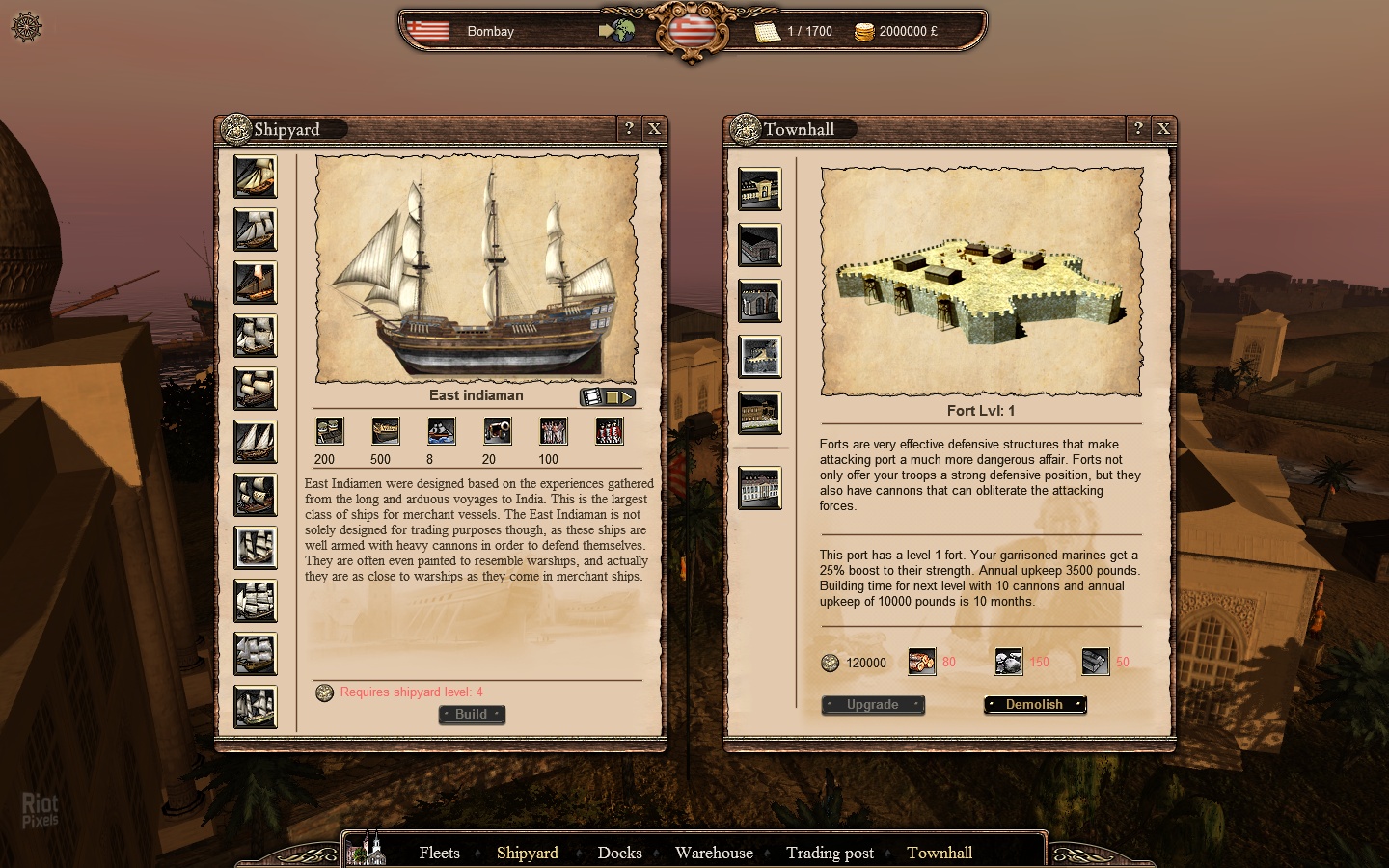Viewport: 1389px width, 868px height.
Task: Select the first ship type thumbnail
Action: point(256,177)
